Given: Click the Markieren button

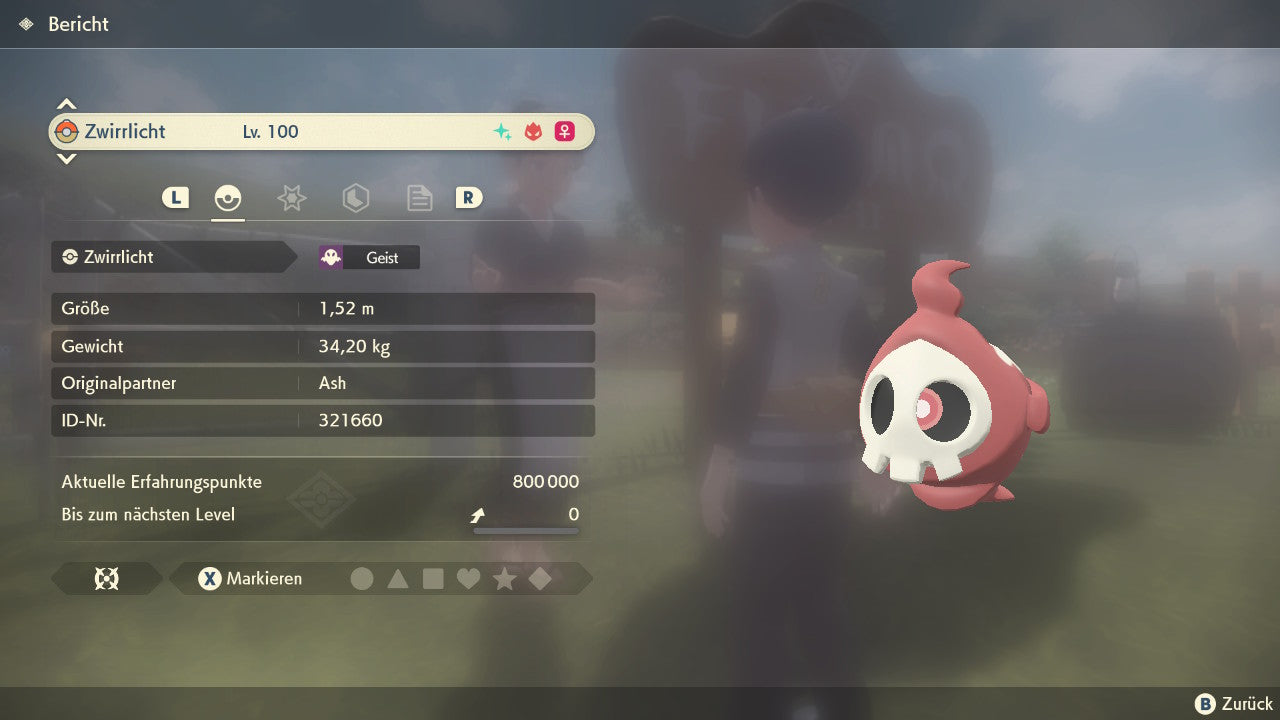Looking at the screenshot, I should [x=250, y=578].
